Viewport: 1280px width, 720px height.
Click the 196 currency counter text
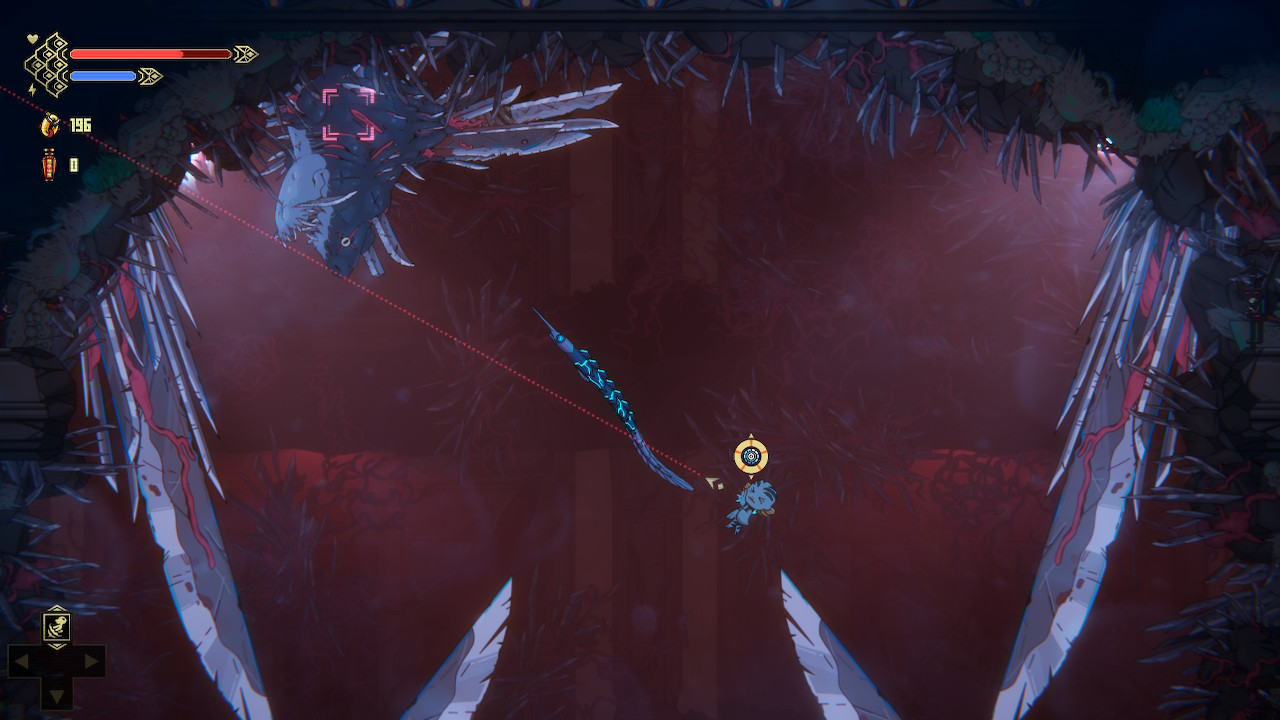81,125
